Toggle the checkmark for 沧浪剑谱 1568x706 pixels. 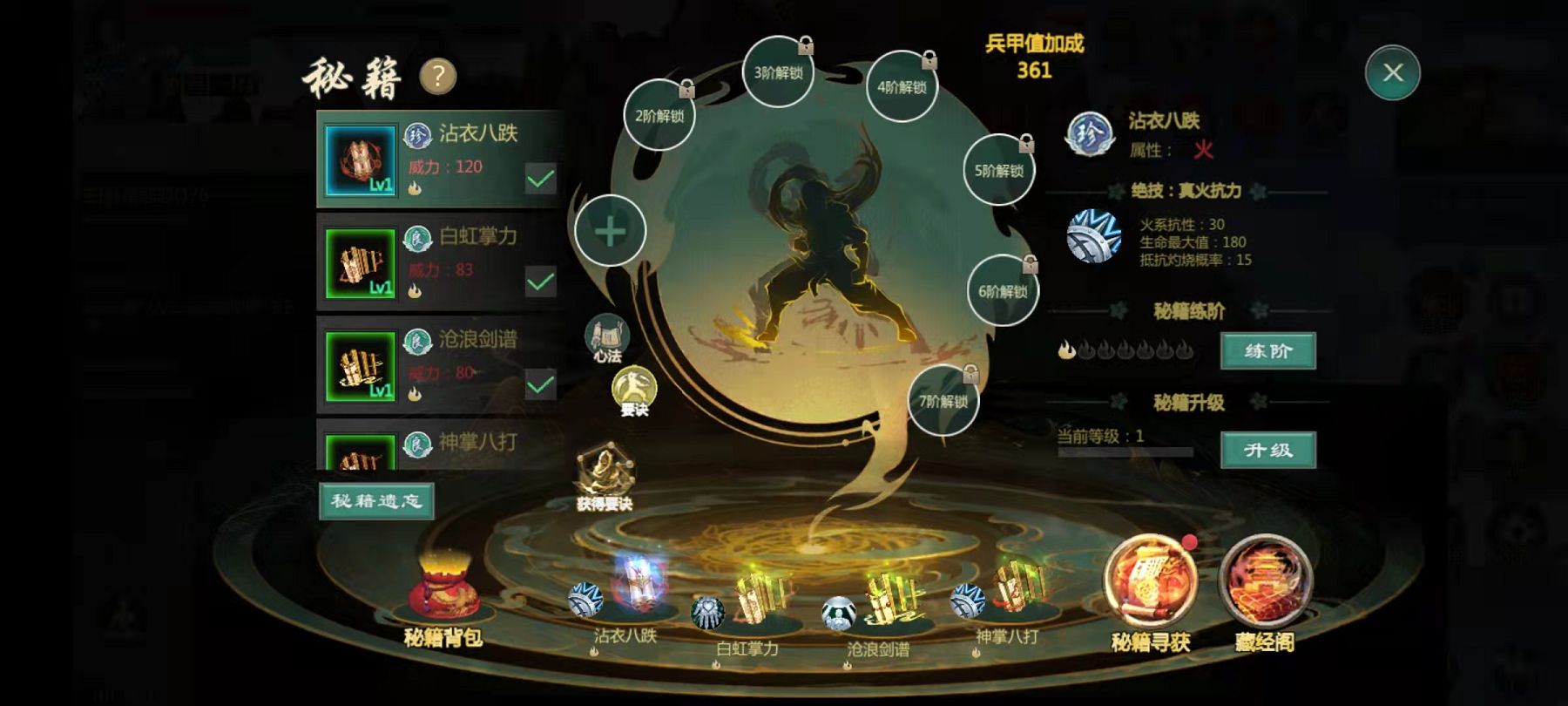point(540,384)
